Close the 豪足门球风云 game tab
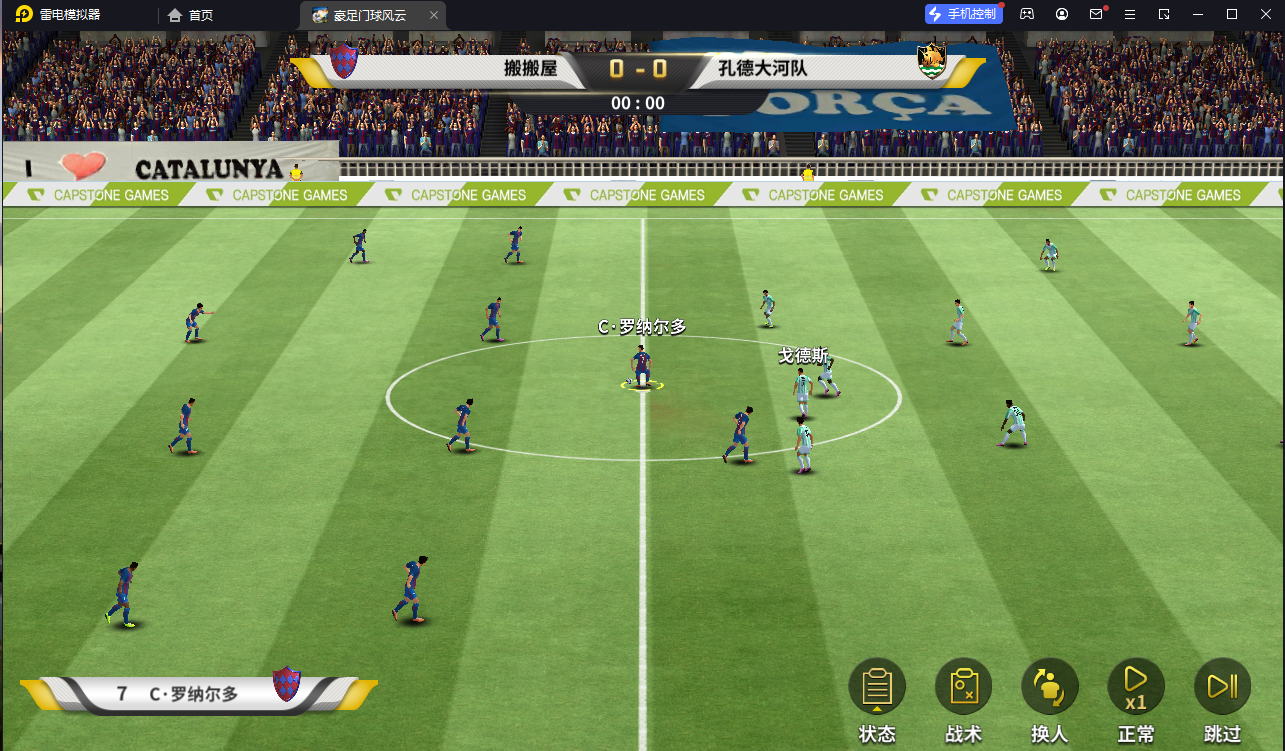This screenshot has width=1285, height=751. [x=433, y=15]
